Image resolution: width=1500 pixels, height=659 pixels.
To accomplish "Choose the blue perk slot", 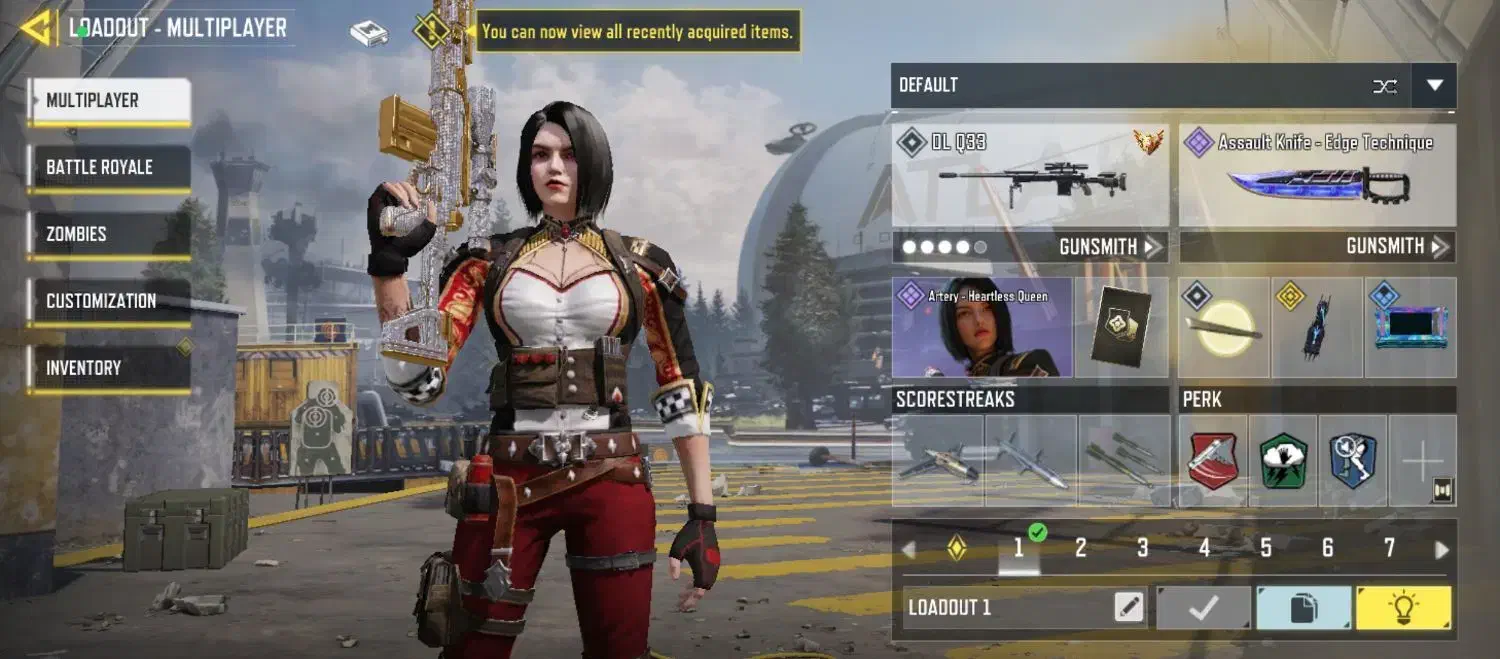I will tap(1352, 461).
